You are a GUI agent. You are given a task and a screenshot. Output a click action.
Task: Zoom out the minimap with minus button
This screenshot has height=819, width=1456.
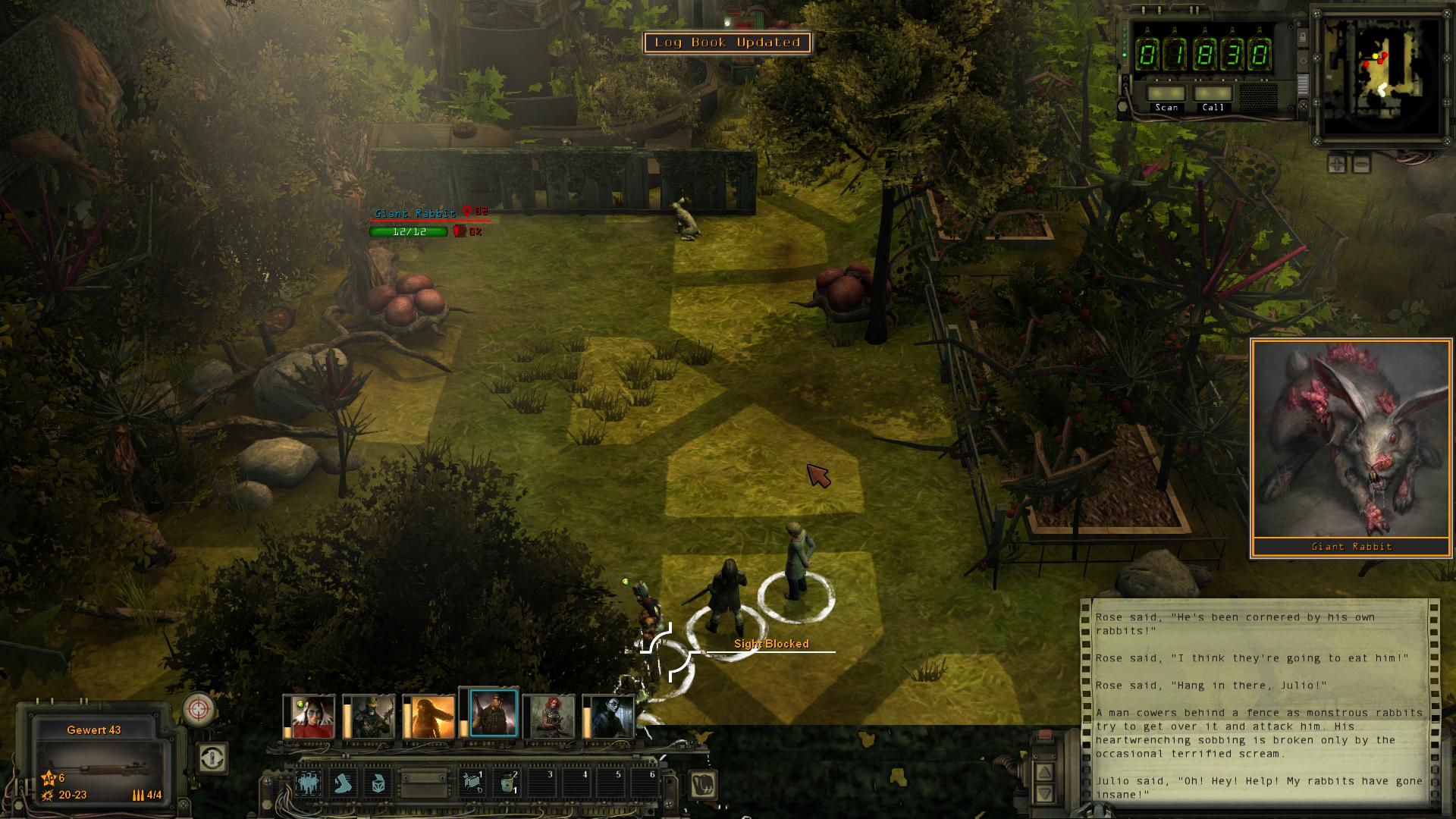pos(1361,163)
